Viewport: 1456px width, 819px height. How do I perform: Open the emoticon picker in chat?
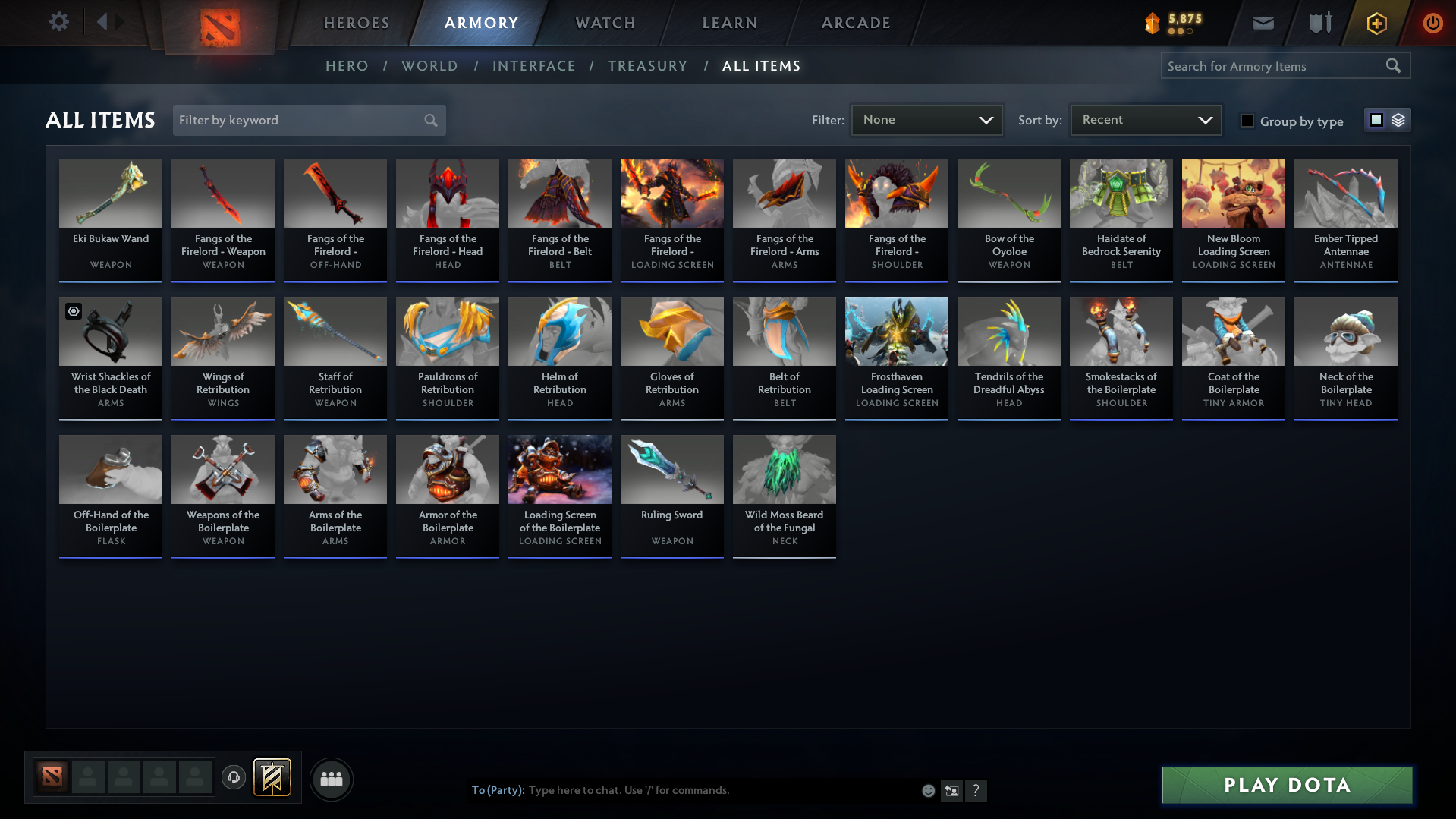coord(928,790)
